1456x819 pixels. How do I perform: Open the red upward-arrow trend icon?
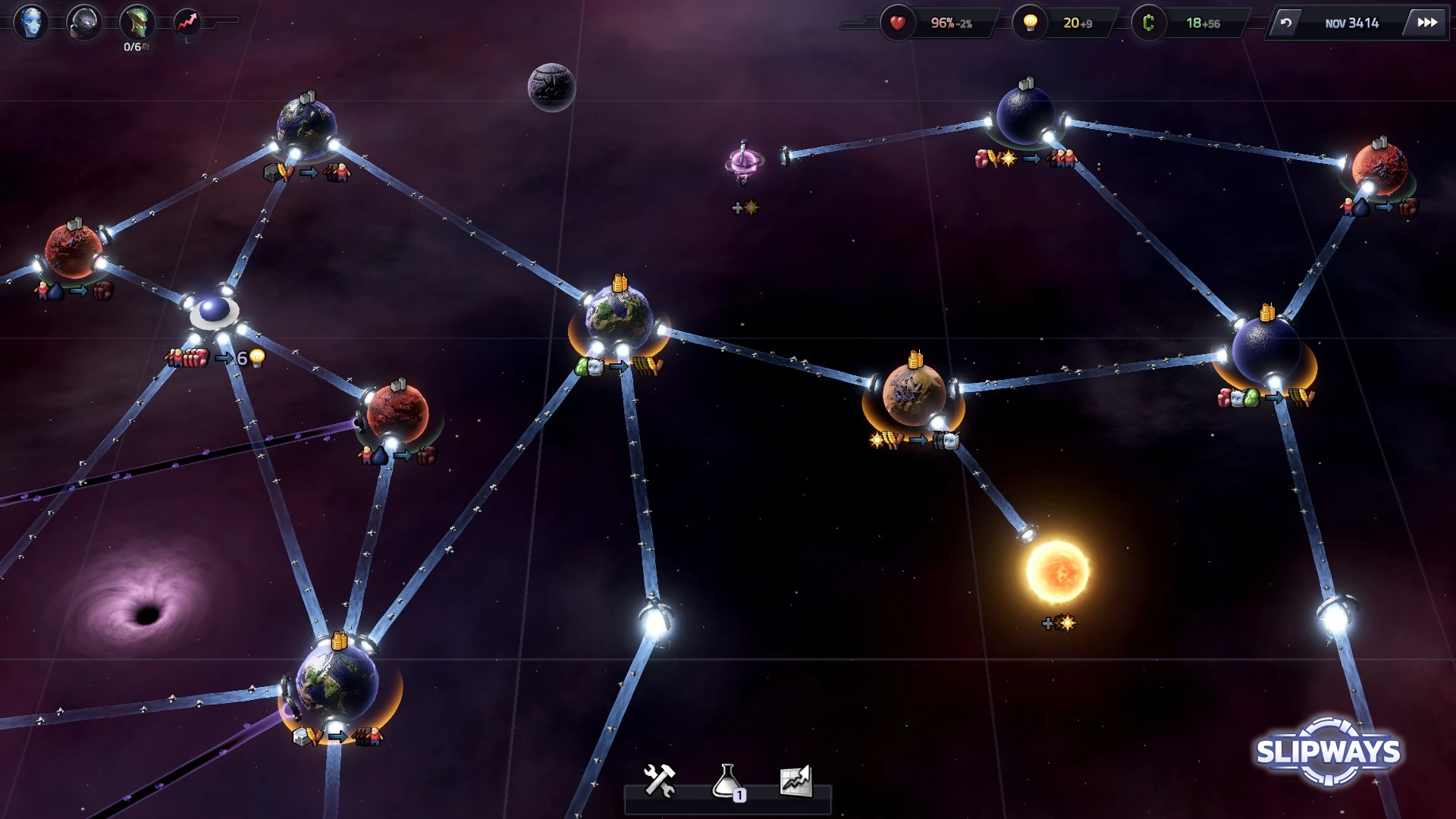click(187, 22)
